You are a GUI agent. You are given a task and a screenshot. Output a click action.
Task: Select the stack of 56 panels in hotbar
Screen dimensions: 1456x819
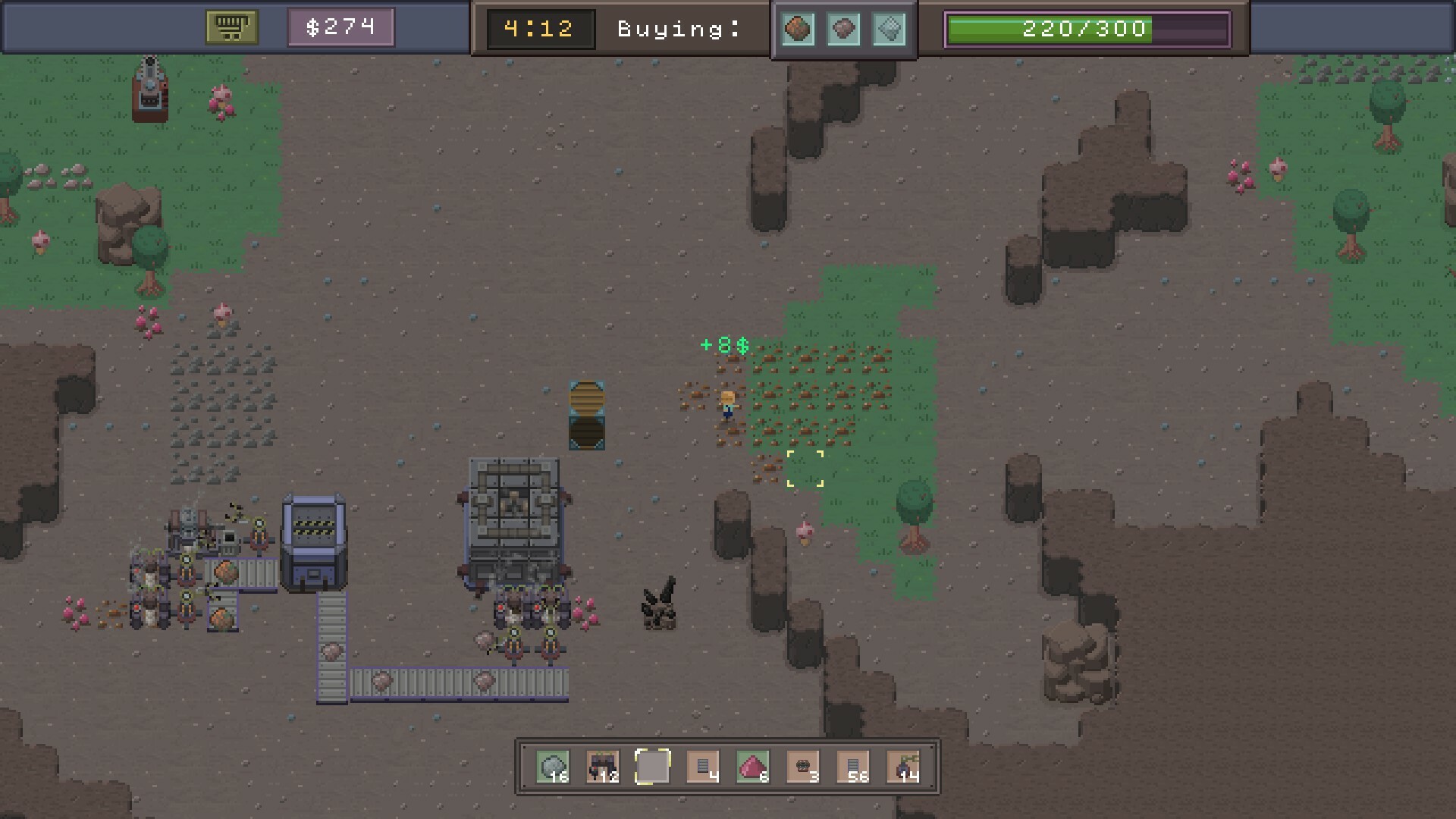[855, 767]
